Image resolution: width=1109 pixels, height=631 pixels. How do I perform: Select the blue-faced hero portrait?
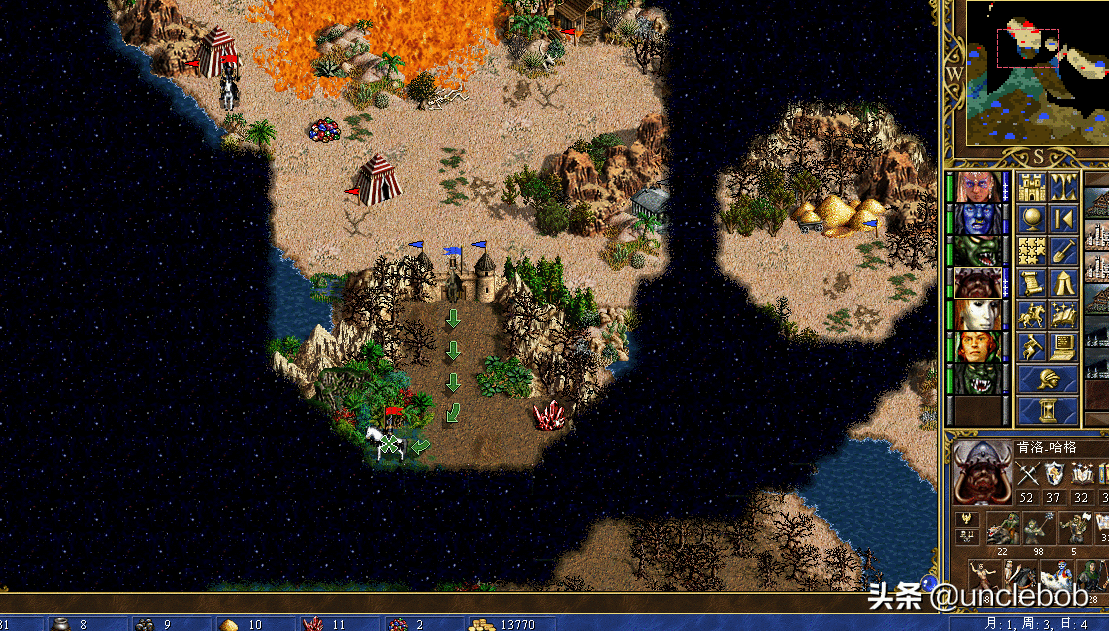tap(978, 219)
